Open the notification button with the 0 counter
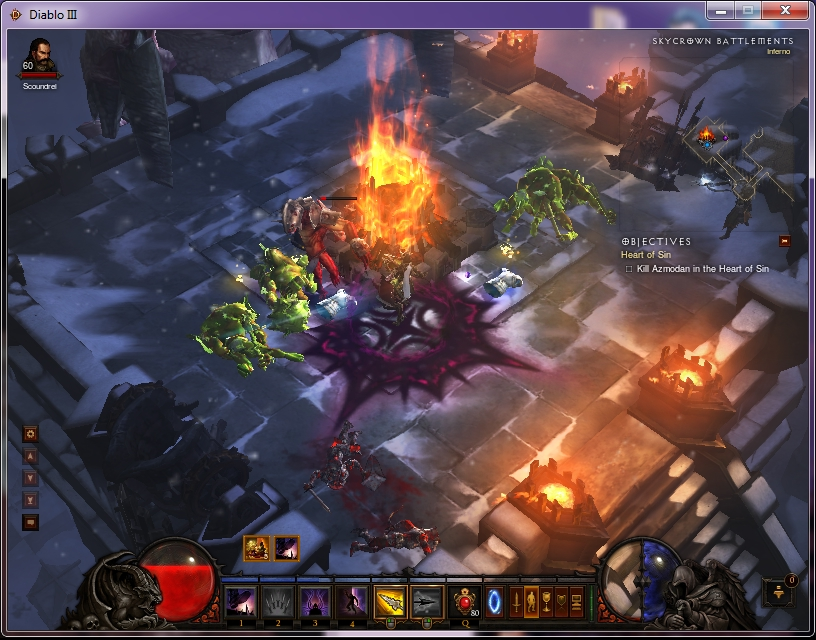Image resolution: width=816 pixels, height=640 pixels. [x=779, y=592]
